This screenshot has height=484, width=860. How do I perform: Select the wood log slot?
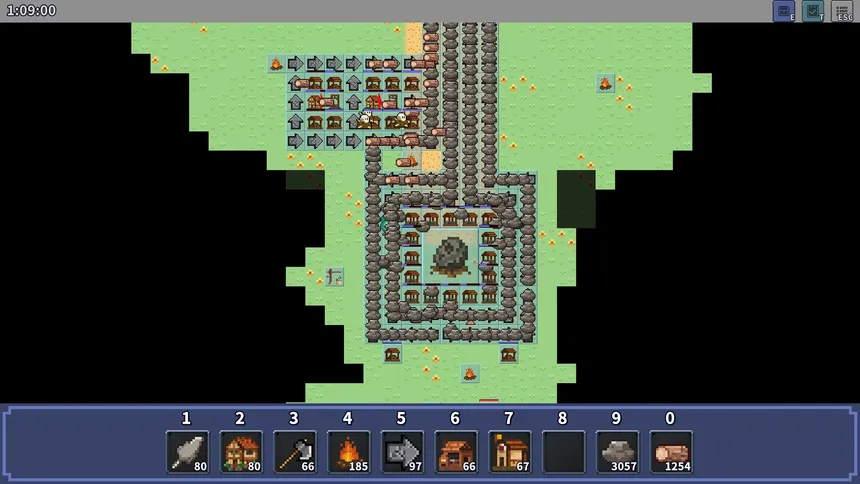pos(671,452)
